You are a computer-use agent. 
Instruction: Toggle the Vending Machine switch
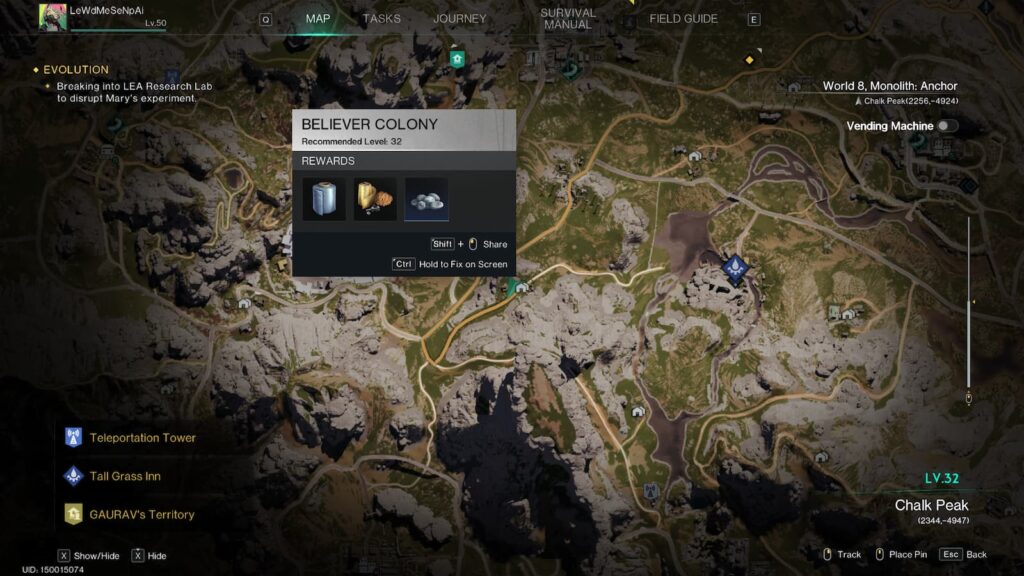click(x=944, y=126)
